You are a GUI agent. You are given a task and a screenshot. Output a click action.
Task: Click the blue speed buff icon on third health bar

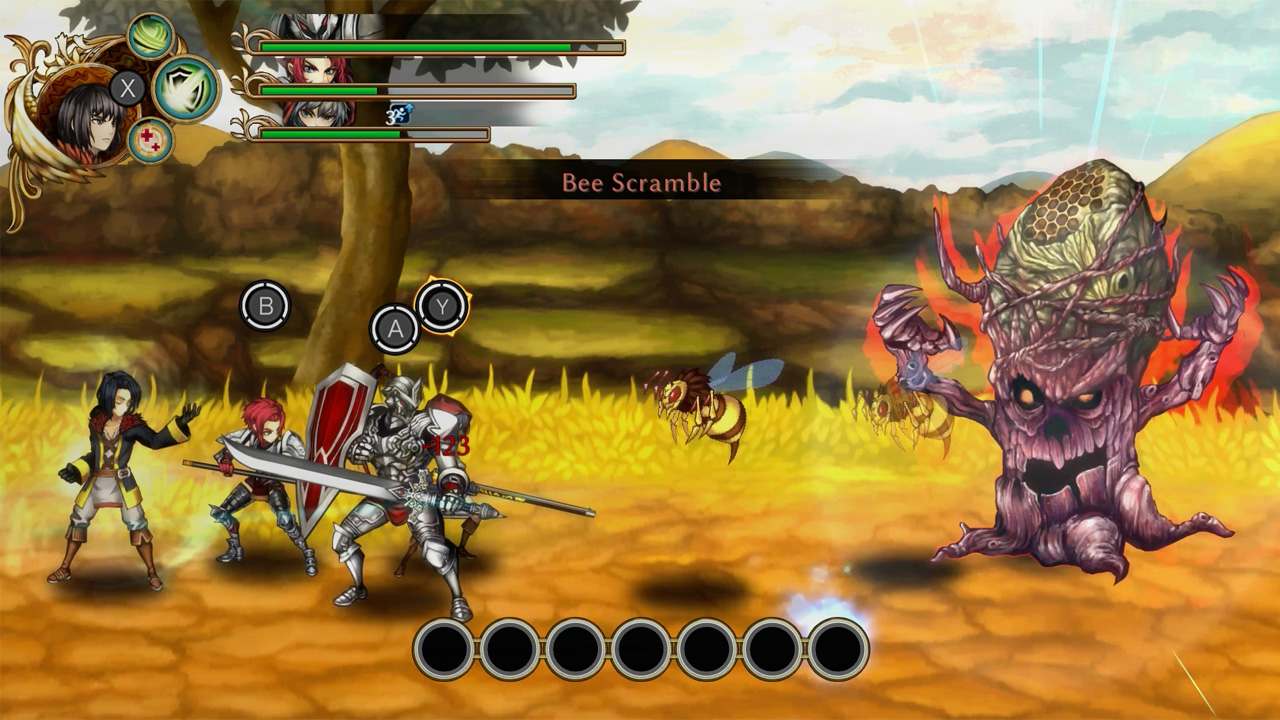pyautogui.click(x=398, y=113)
